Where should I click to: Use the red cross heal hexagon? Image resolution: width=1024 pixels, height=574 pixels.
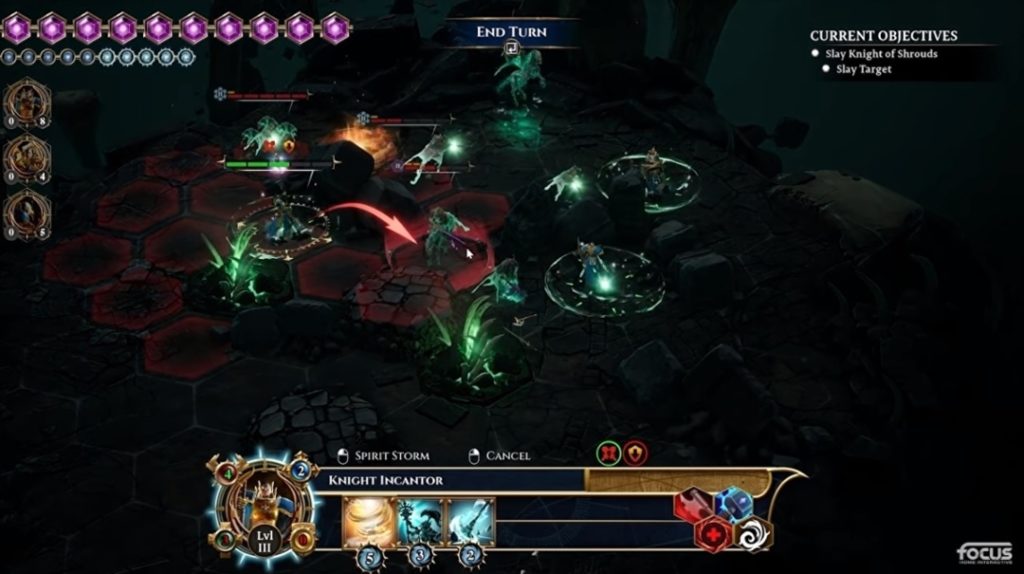tap(714, 534)
